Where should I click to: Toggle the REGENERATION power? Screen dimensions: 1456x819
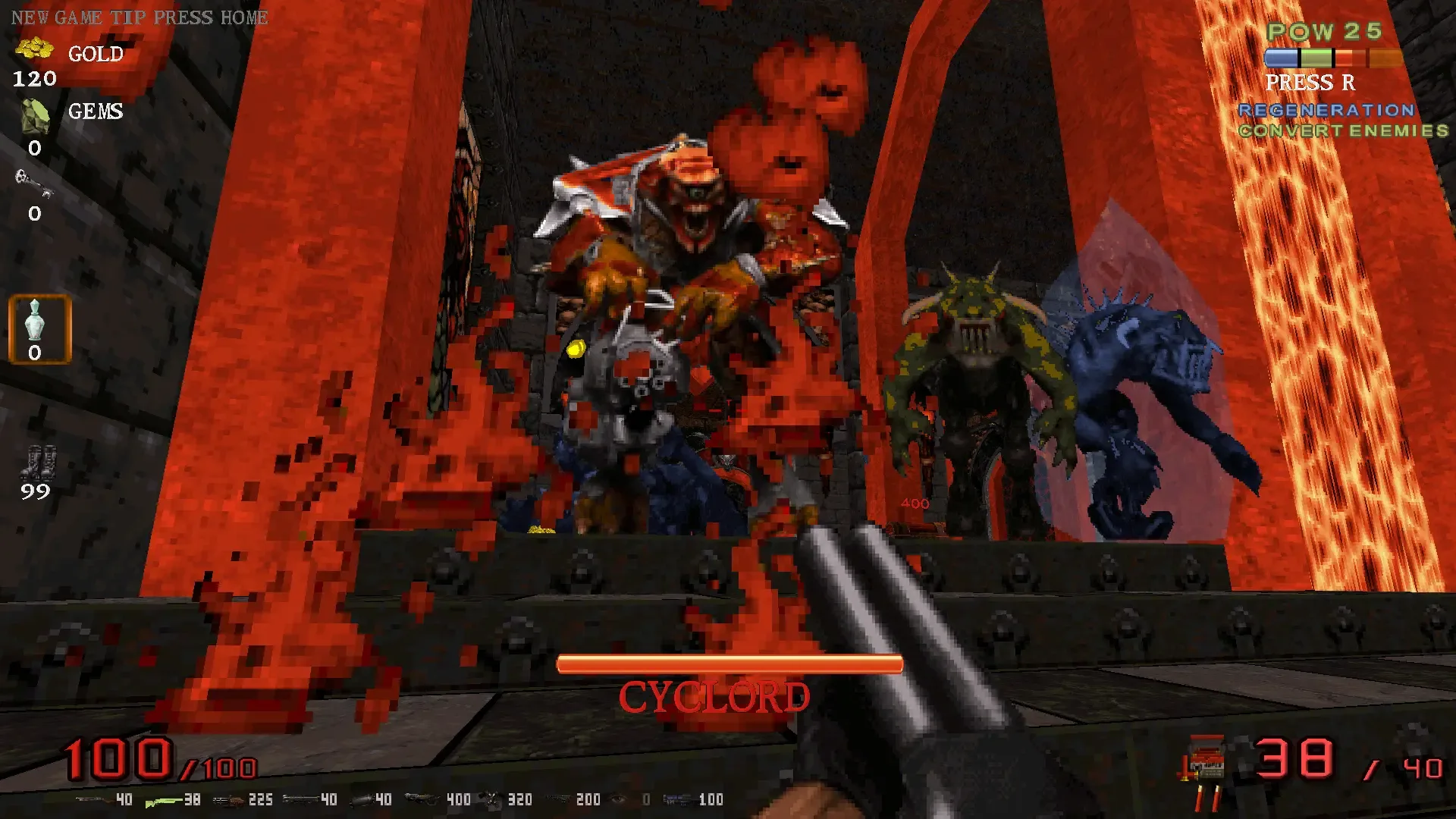[1326, 110]
